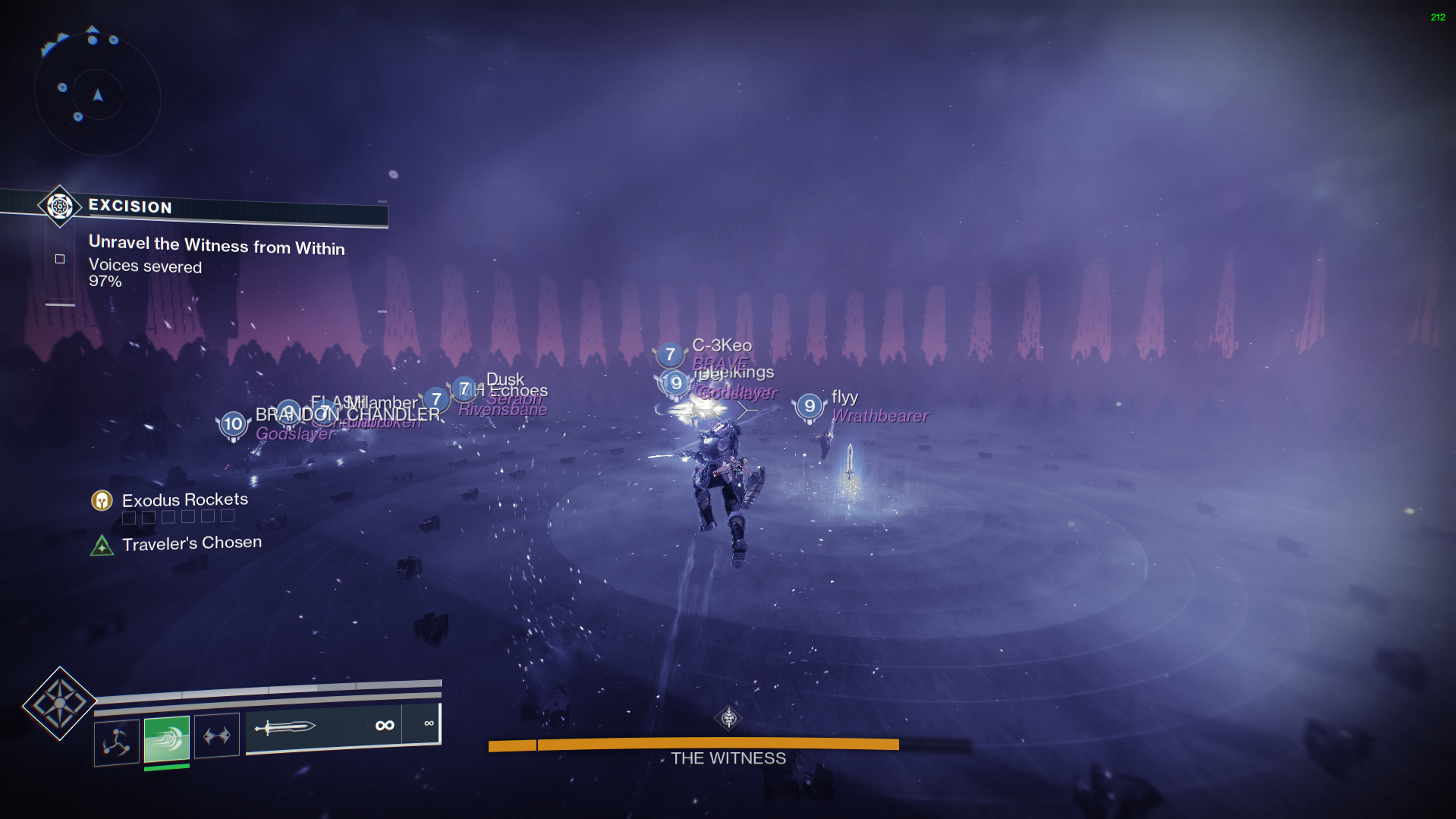
Task: Click the Exodus Rockets buff icon
Action: 102,500
